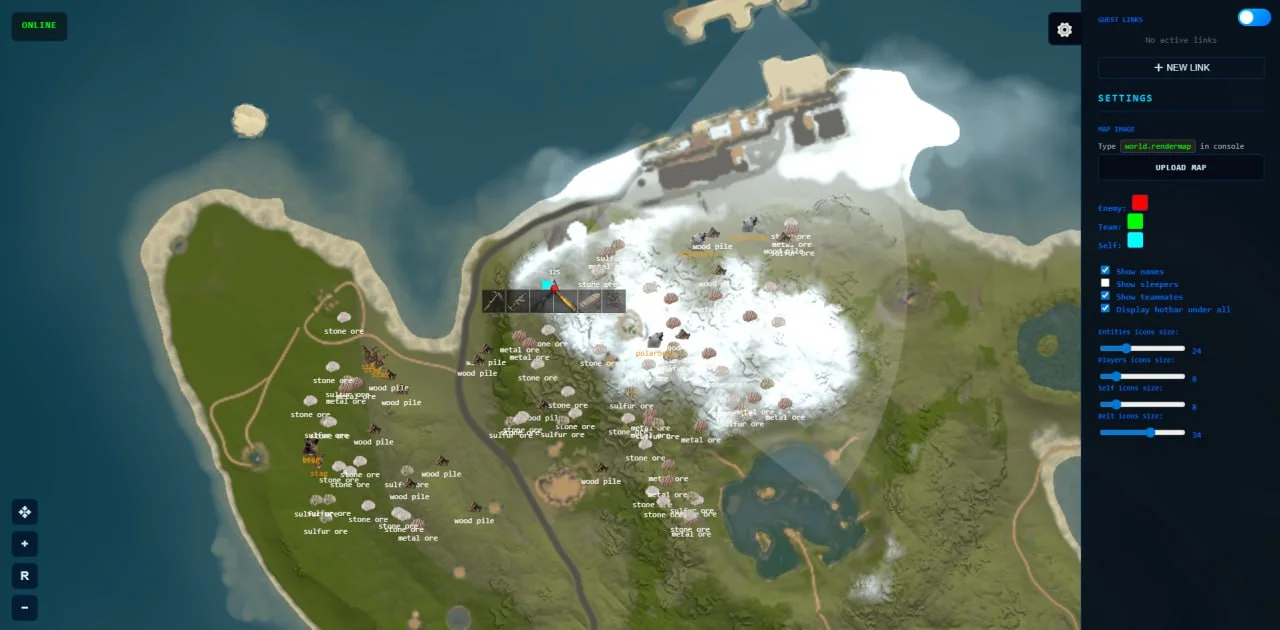Enable the Show sleepers checkbox
The image size is (1280, 630).
point(1105,283)
